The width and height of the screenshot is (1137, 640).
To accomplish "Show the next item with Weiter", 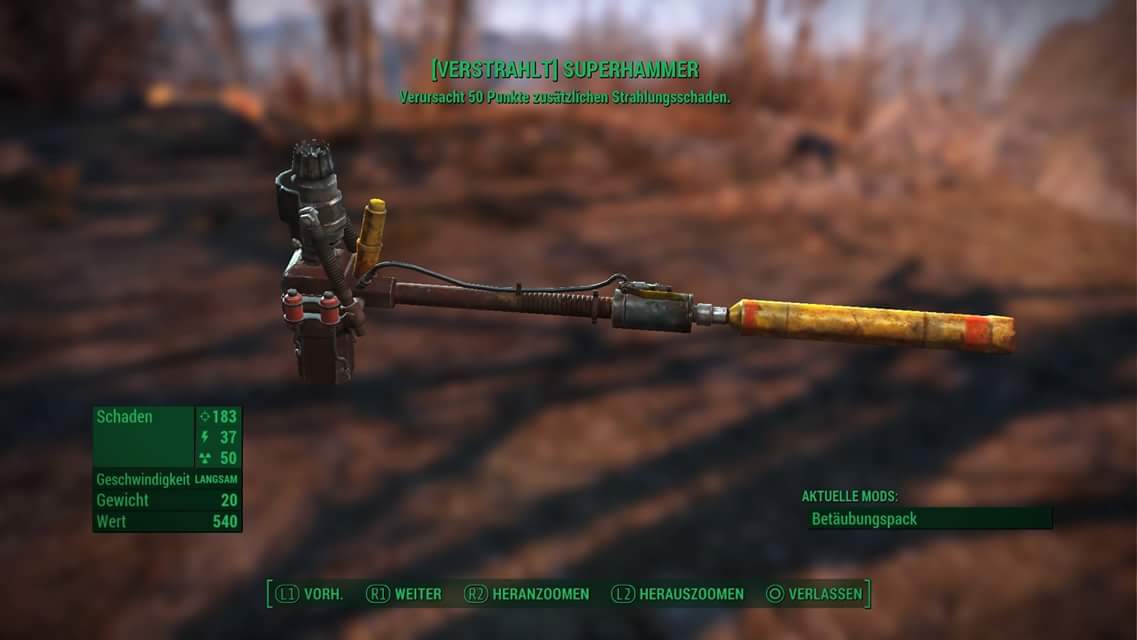I will coord(404,594).
